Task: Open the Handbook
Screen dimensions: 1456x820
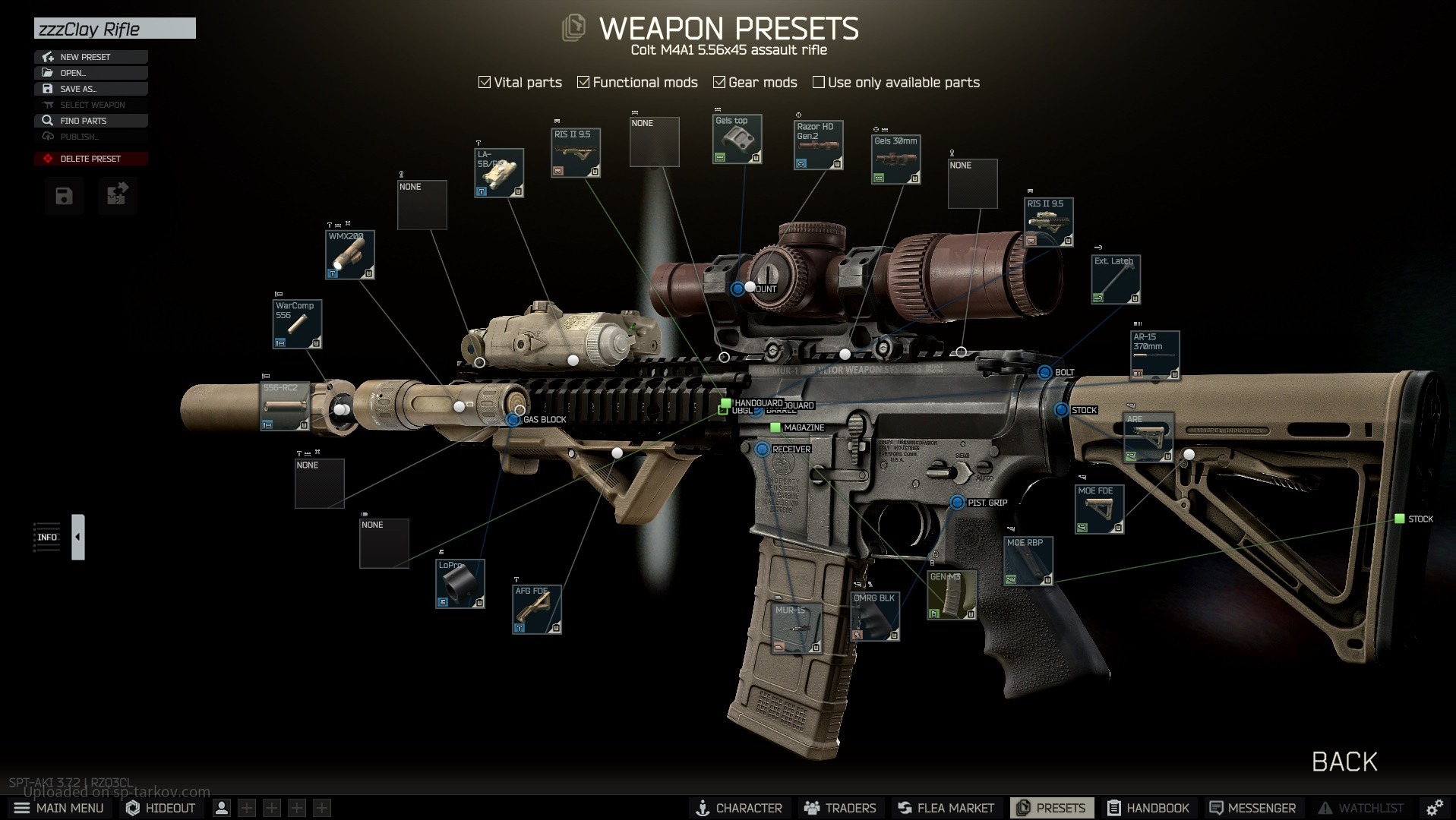Action: (1148, 808)
